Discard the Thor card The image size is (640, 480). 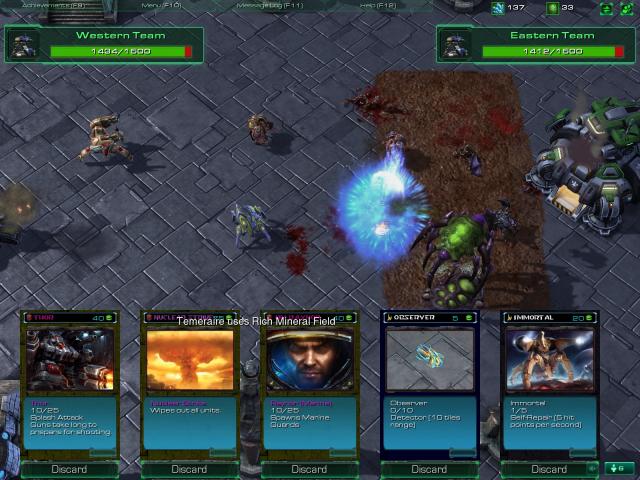coord(69,469)
